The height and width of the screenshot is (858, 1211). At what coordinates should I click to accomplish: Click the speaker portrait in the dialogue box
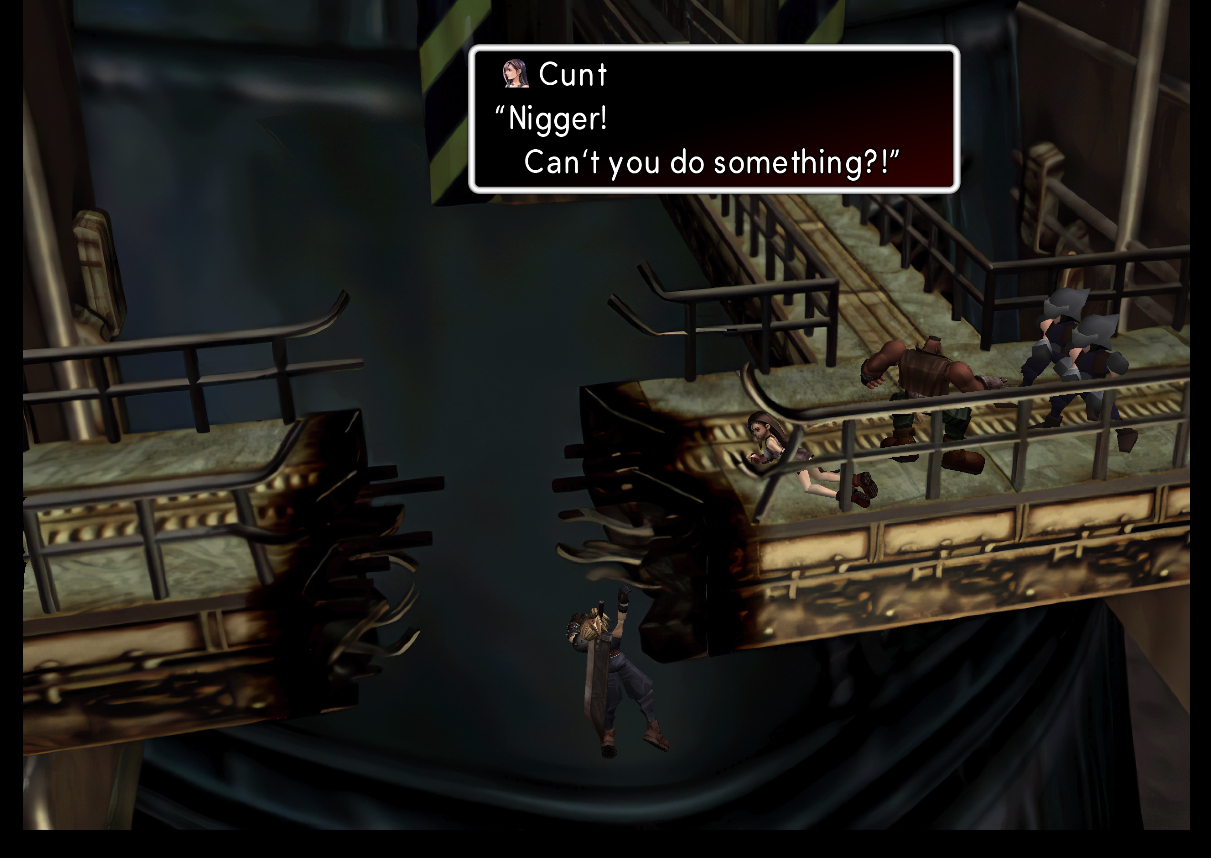tap(516, 74)
